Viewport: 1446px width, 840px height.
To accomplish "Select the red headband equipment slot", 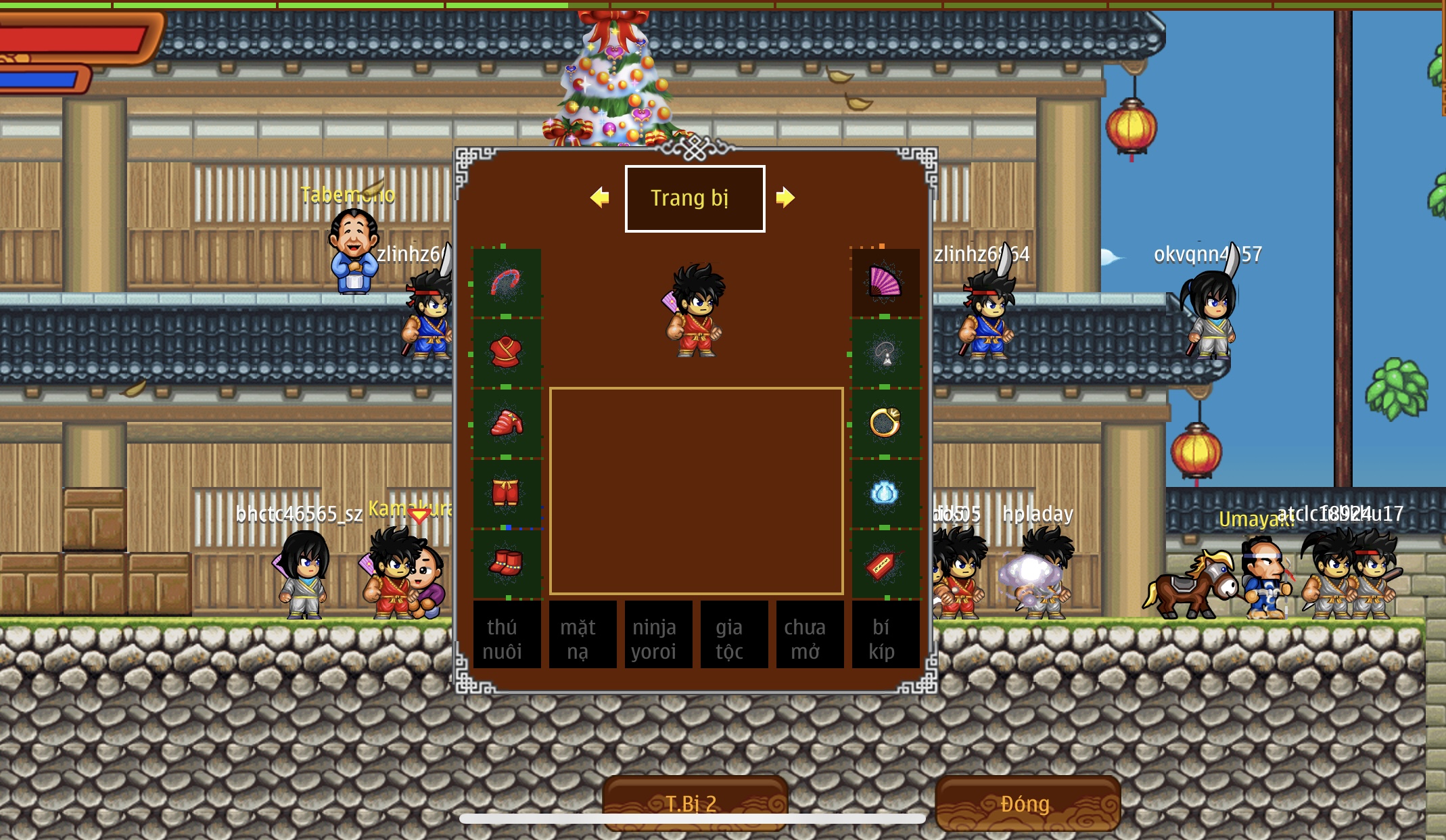I will pos(506,283).
